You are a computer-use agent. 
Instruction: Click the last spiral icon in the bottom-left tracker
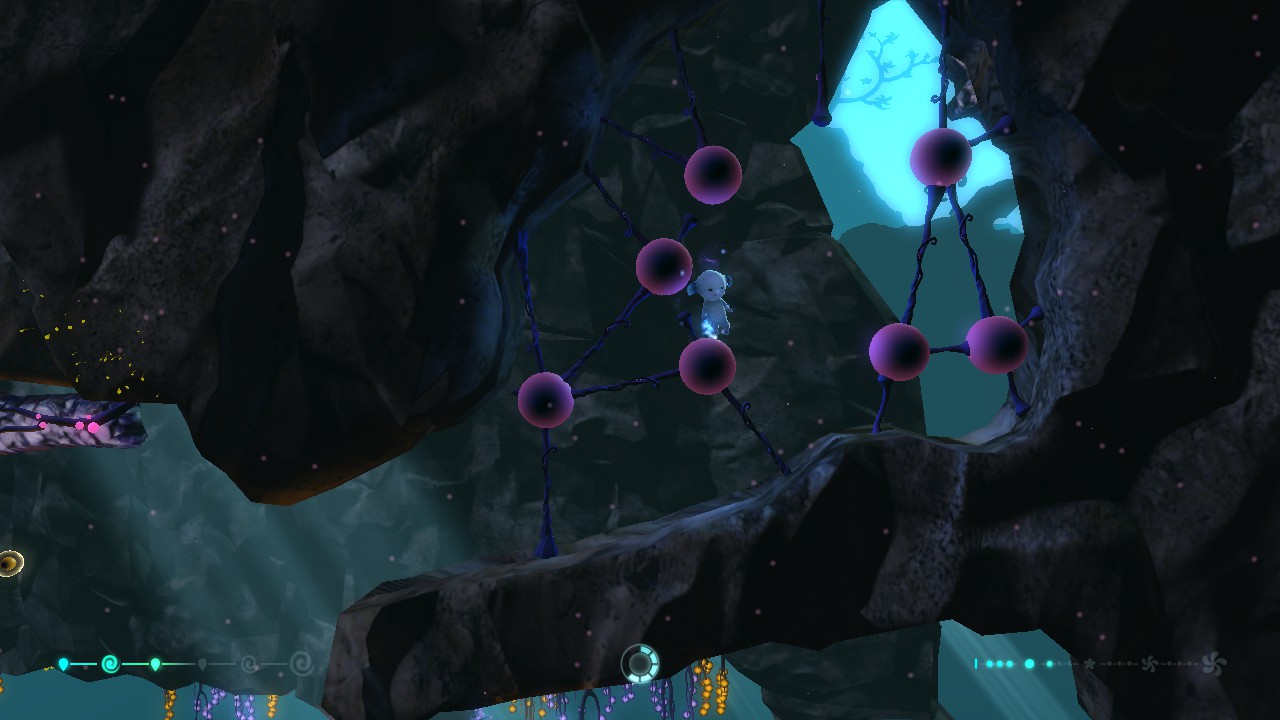tap(300, 663)
